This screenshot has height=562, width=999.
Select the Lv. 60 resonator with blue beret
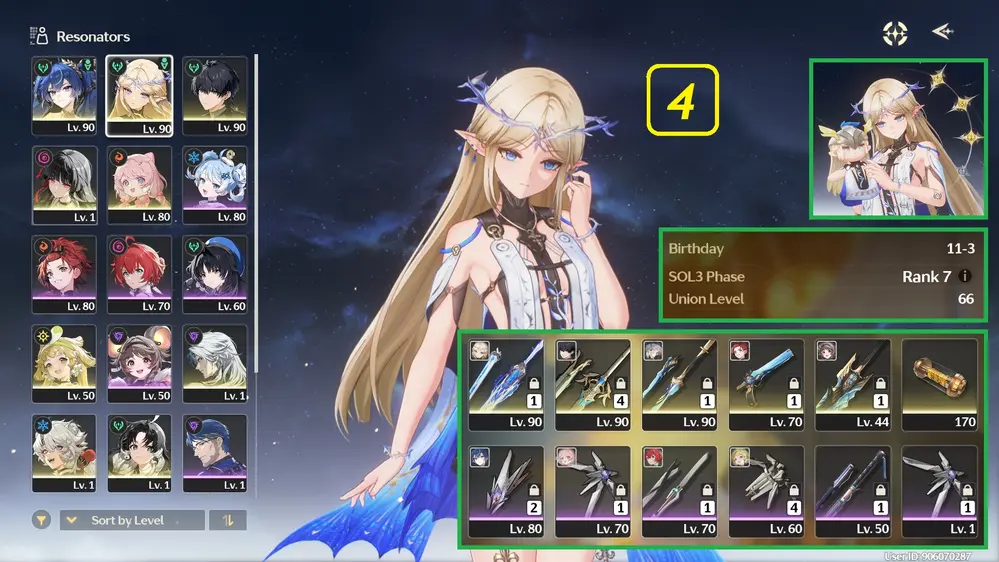(x=215, y=274)
